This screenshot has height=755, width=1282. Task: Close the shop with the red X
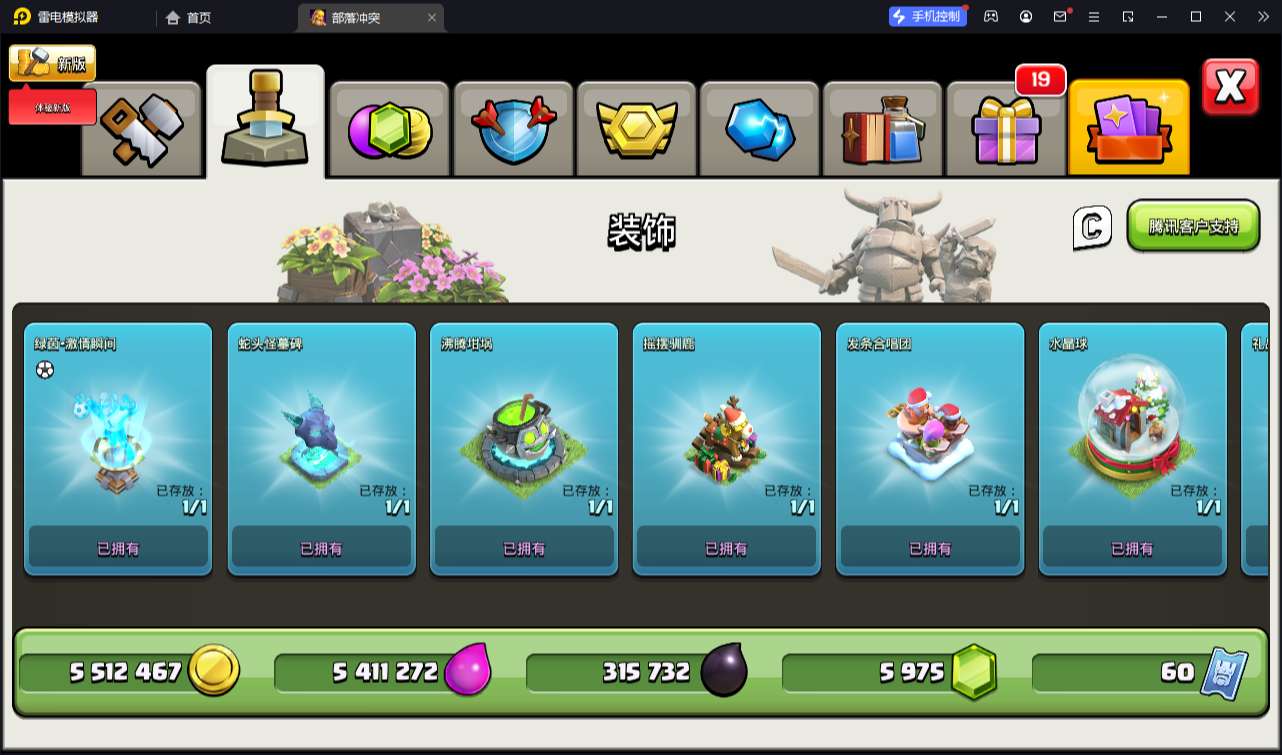(x=1230, y=88)
